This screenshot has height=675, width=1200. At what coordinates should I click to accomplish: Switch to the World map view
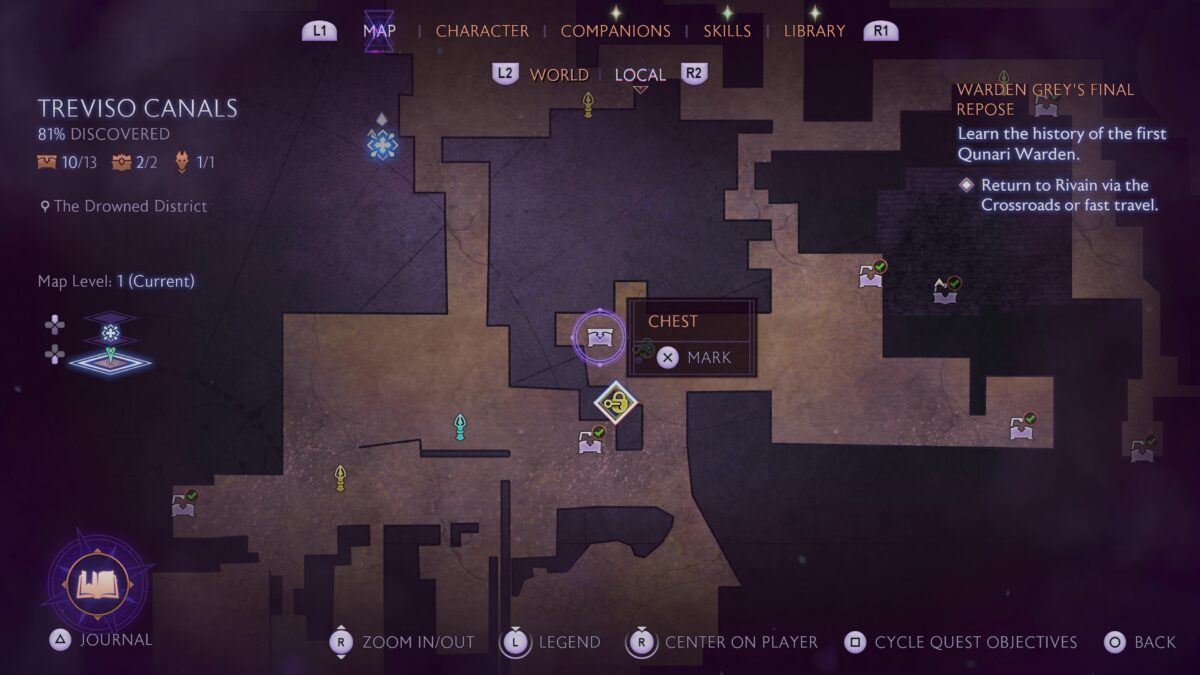559,75
